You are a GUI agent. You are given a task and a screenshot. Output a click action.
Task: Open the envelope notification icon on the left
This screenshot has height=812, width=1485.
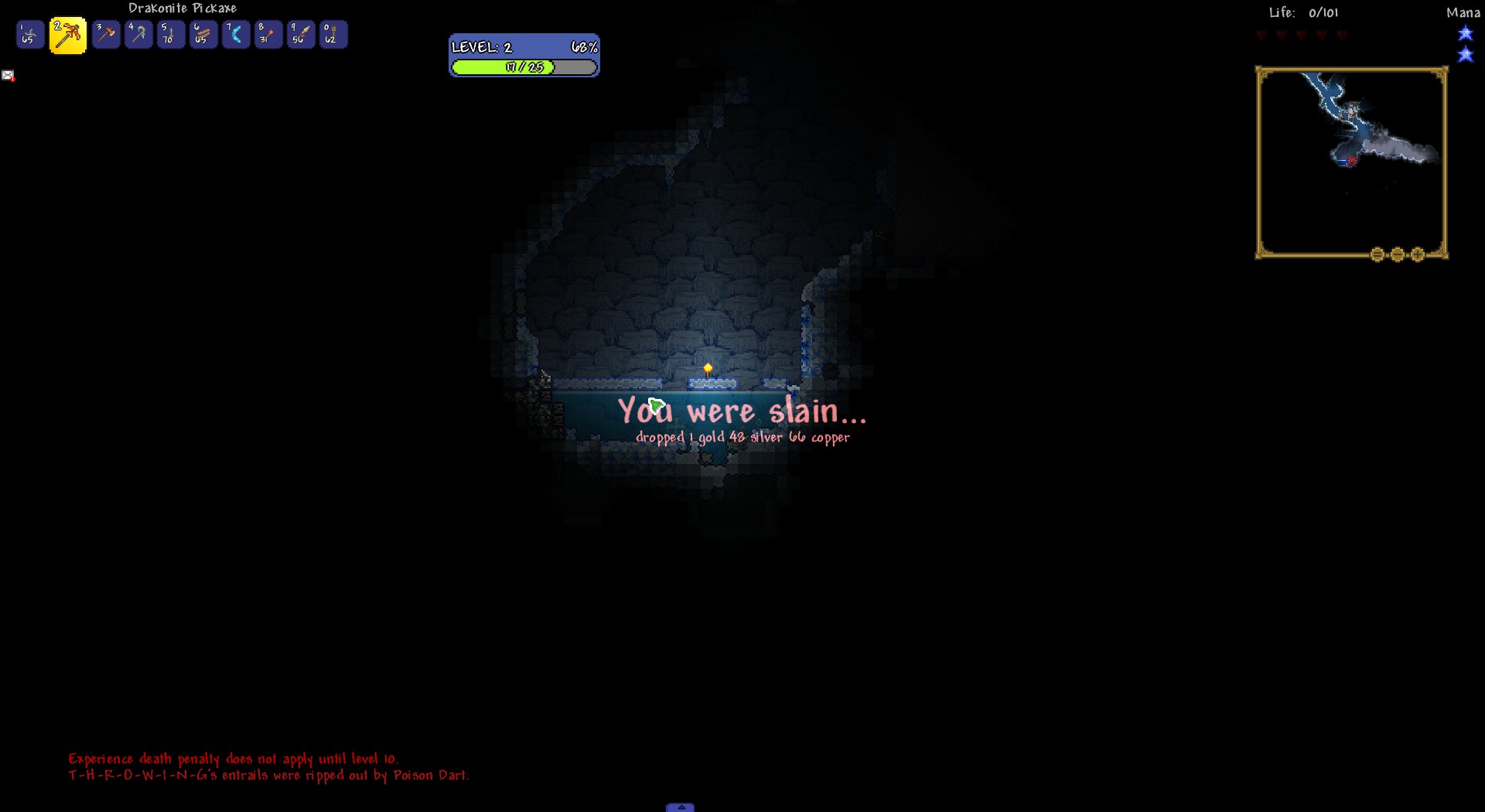pos(8,75)
